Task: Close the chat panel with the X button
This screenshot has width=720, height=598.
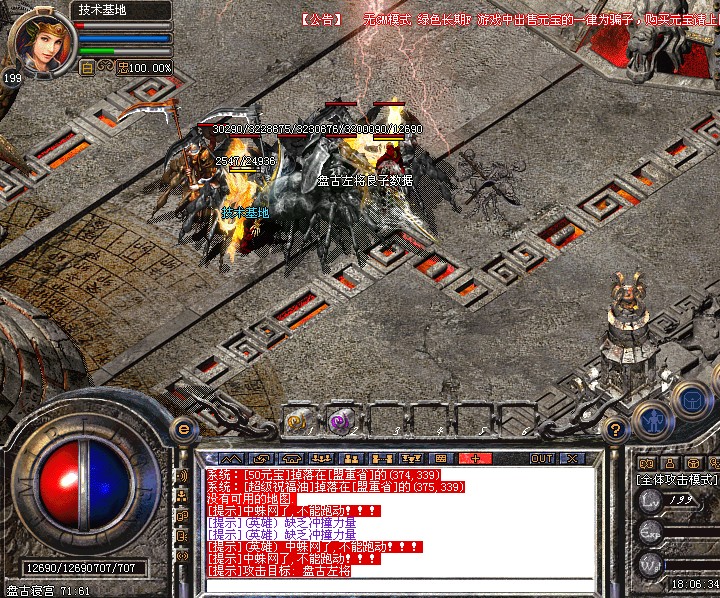Action: point(571,458)
